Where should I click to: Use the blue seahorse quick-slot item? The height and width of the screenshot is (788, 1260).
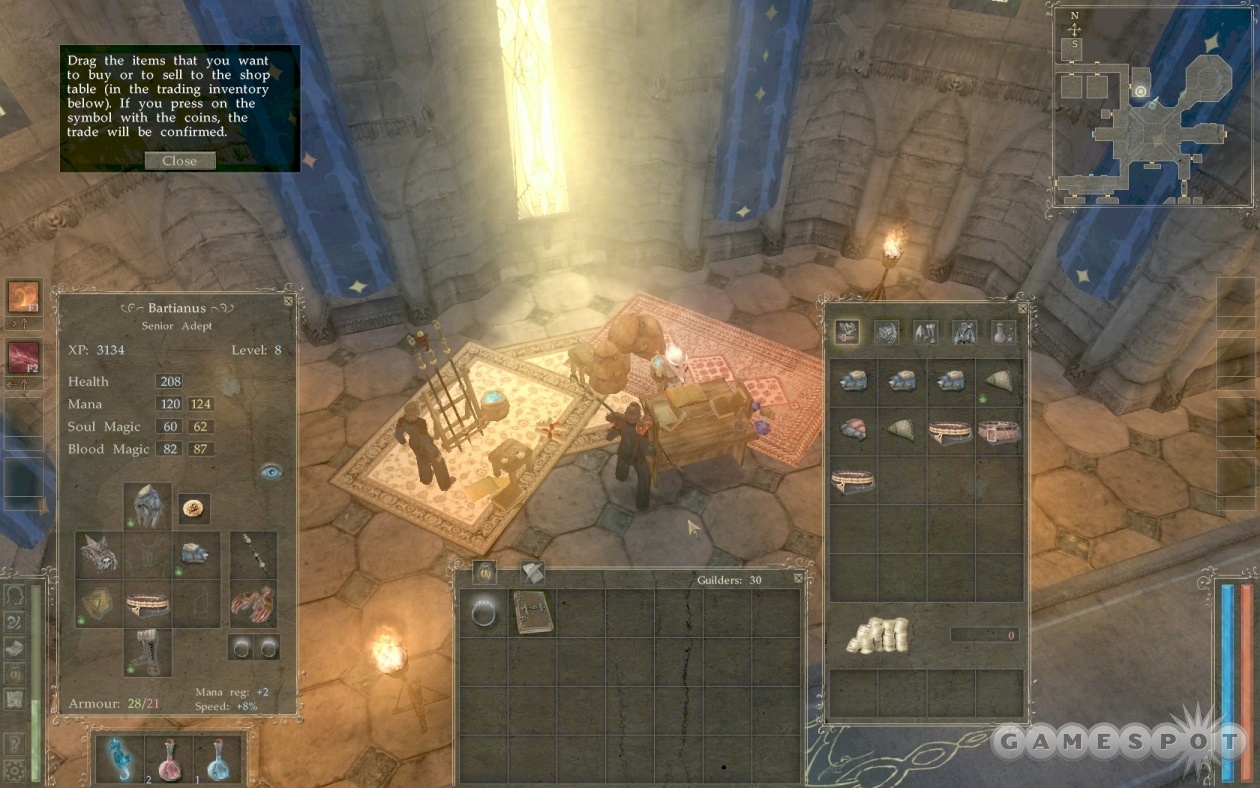coord(120,759)
